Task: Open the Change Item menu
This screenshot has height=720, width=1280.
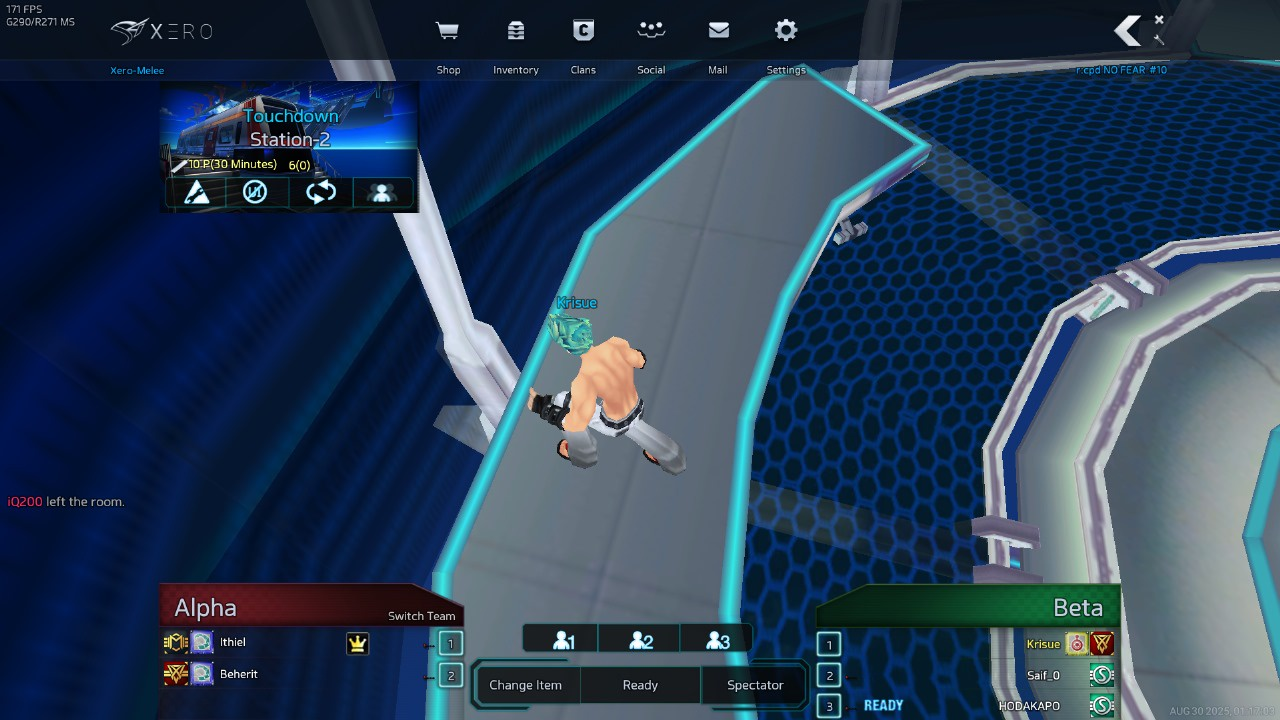Action: click(525, 685)
